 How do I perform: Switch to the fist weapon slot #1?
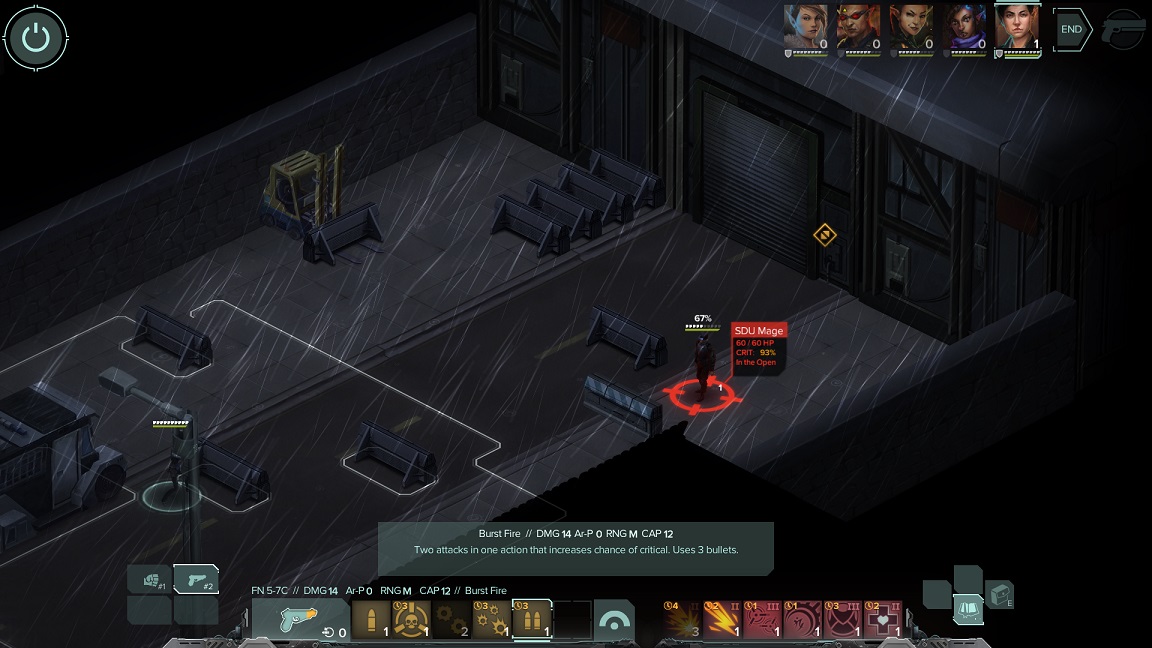click(x=150, y=580)
